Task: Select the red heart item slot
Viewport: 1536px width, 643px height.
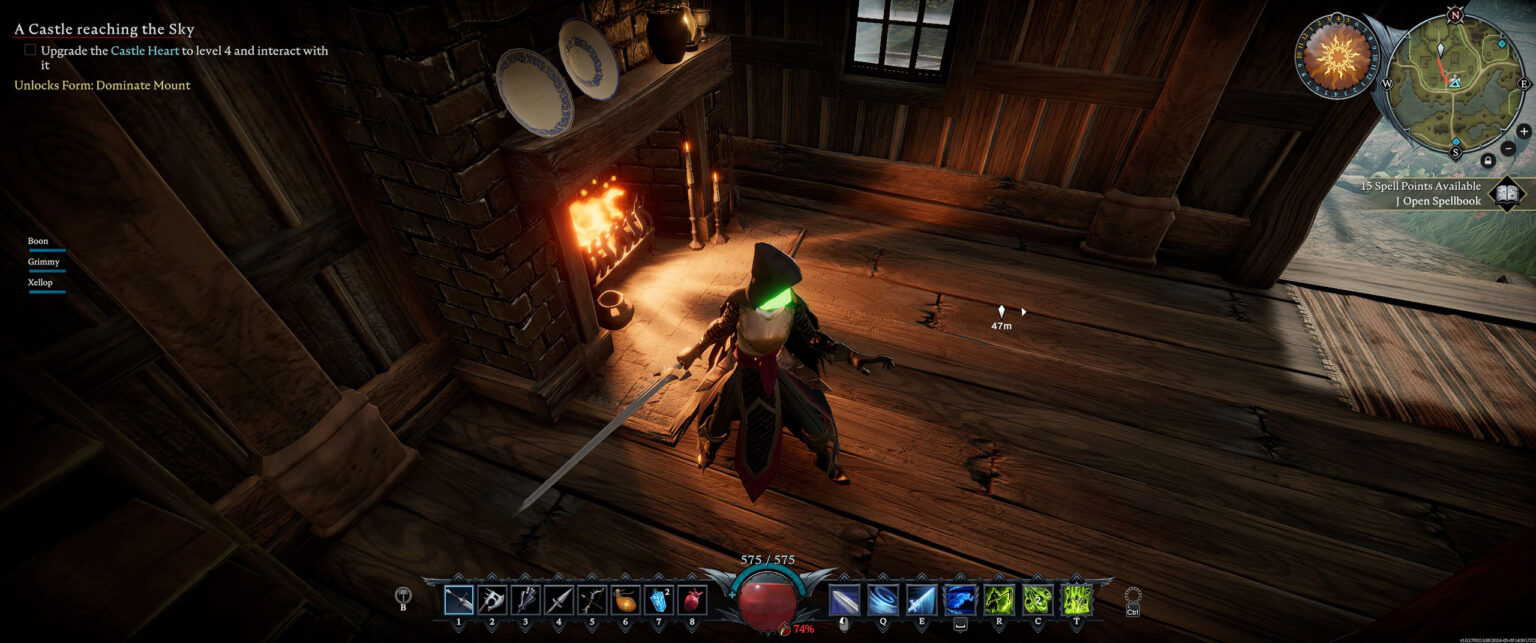Action: pyautogui.click(x=692, y=599)
